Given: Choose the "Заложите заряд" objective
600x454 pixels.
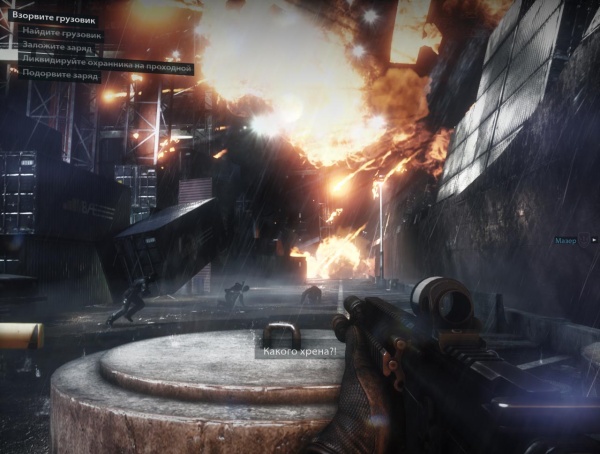Looking at the screenshot, I should (x=56, y=45).
